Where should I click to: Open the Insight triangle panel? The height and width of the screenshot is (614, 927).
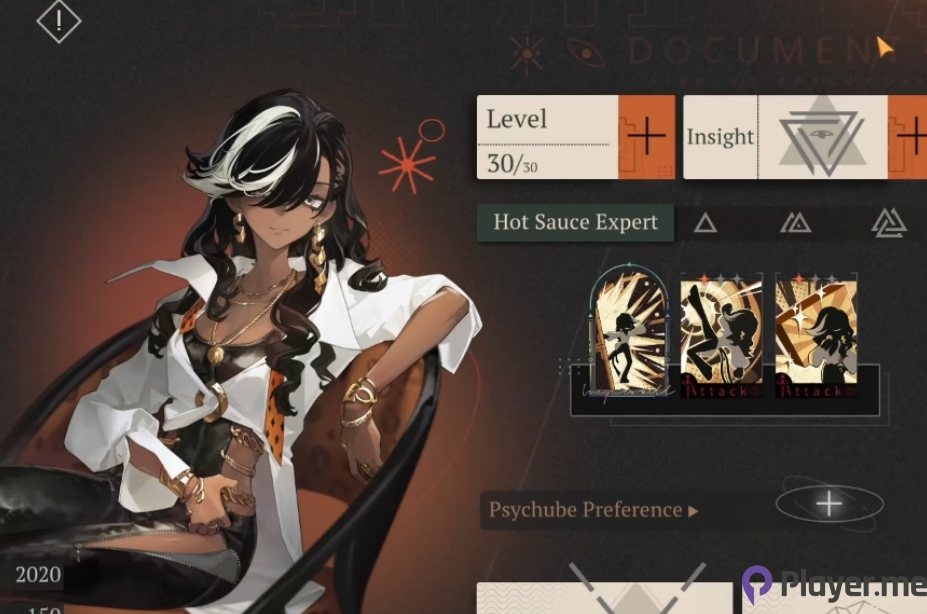click(822, 138)
